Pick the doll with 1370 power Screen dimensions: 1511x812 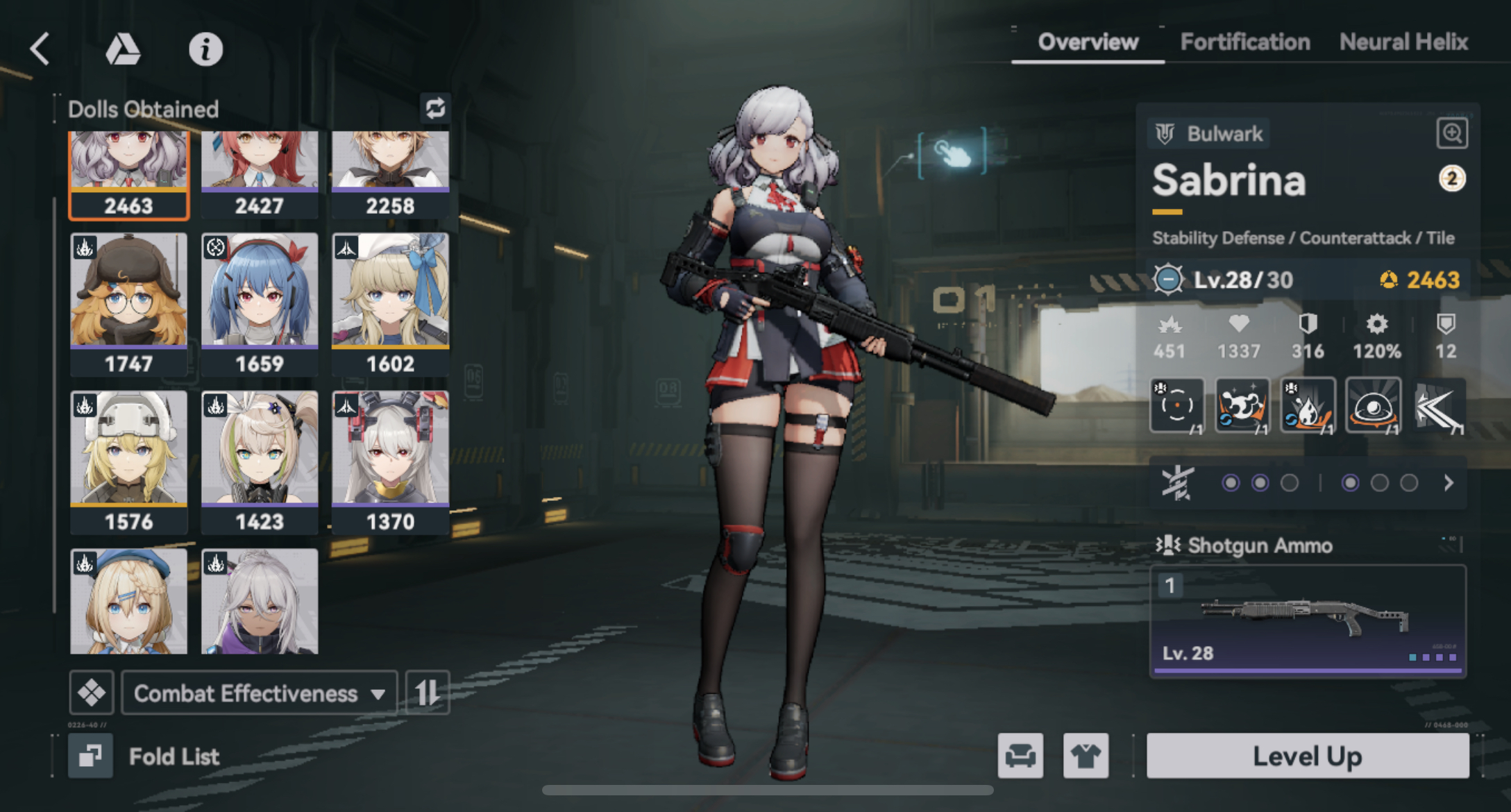click(390, 461)
